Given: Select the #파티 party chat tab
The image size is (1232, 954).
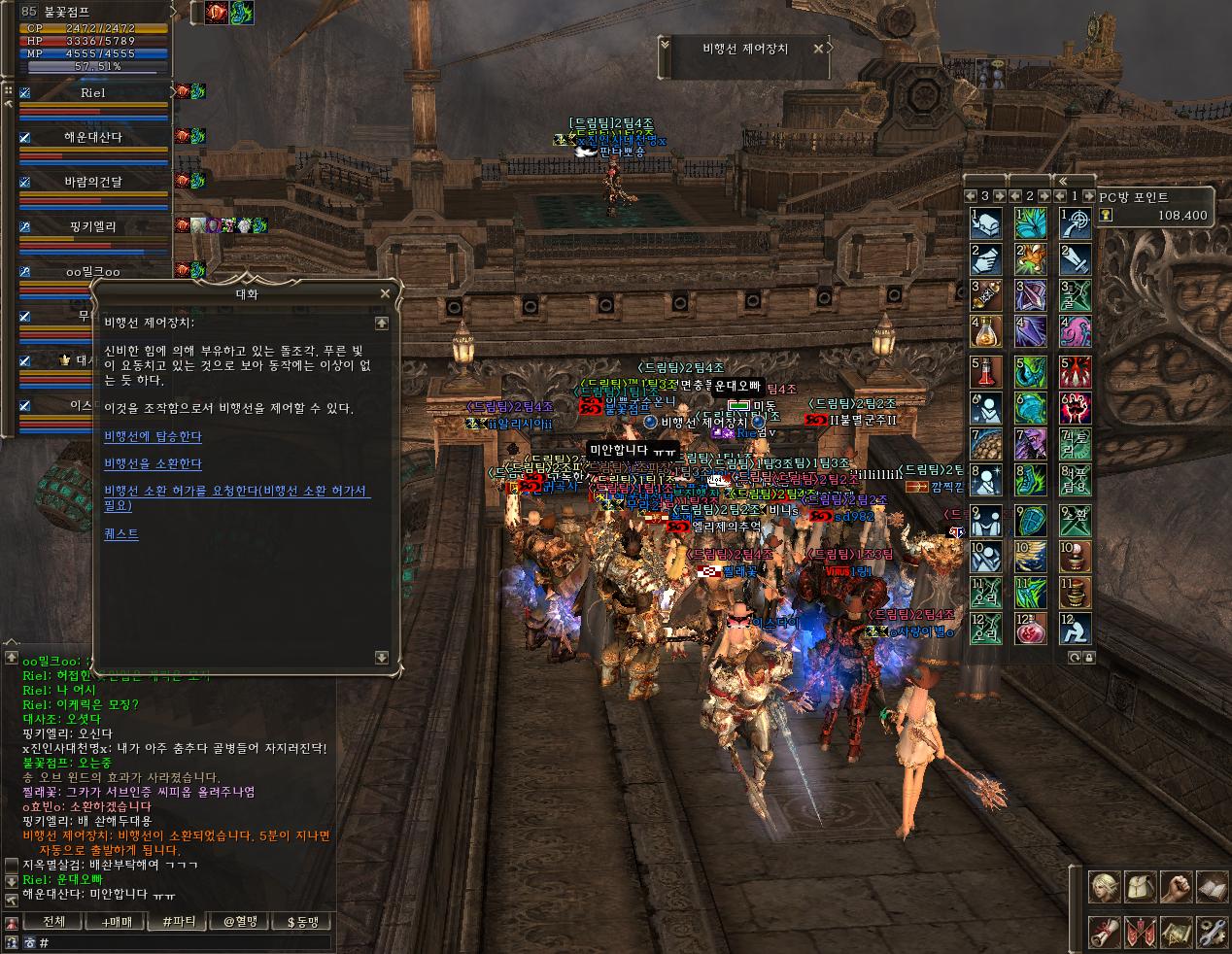Looking at the screenshot, I should click(178, 921).
